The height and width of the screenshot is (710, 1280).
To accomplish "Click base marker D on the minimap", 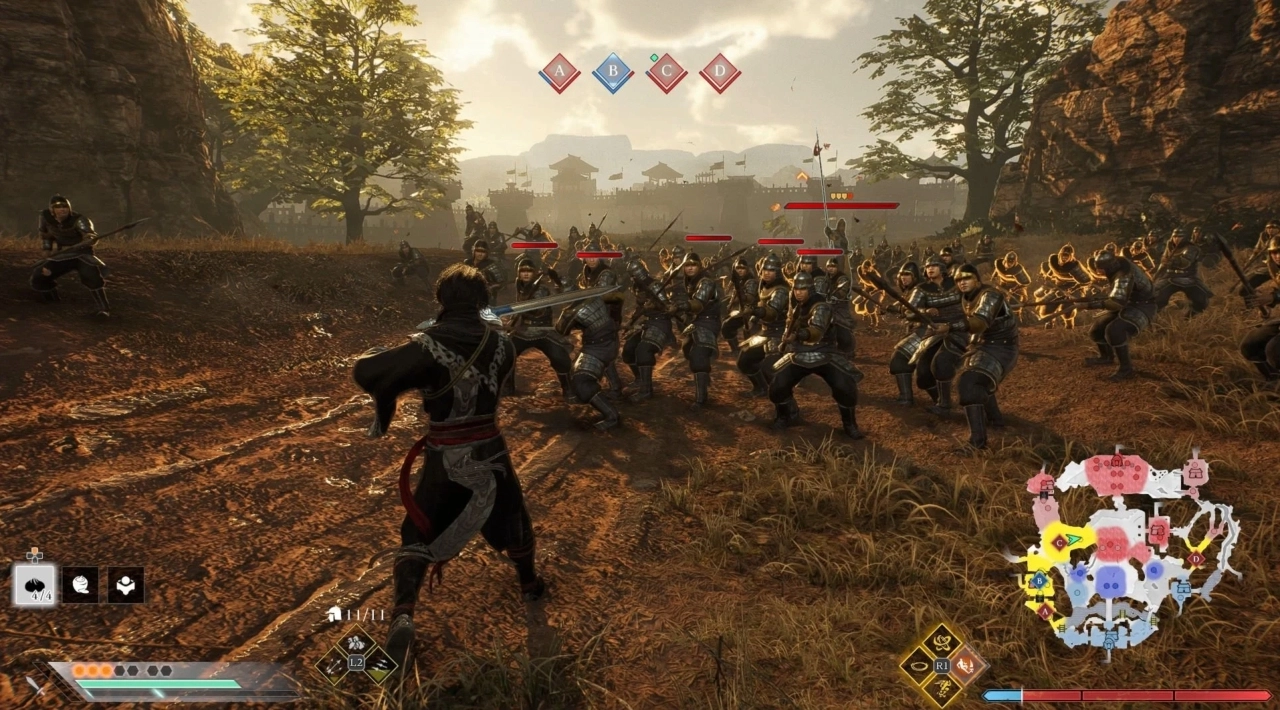I will 1194,557.
